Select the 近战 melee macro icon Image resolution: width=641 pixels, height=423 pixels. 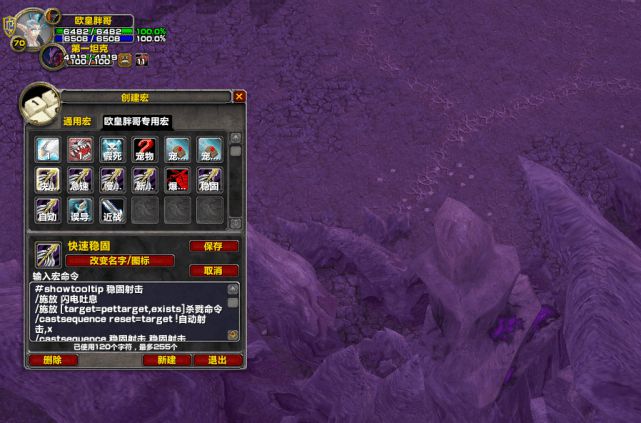[113, 210]
